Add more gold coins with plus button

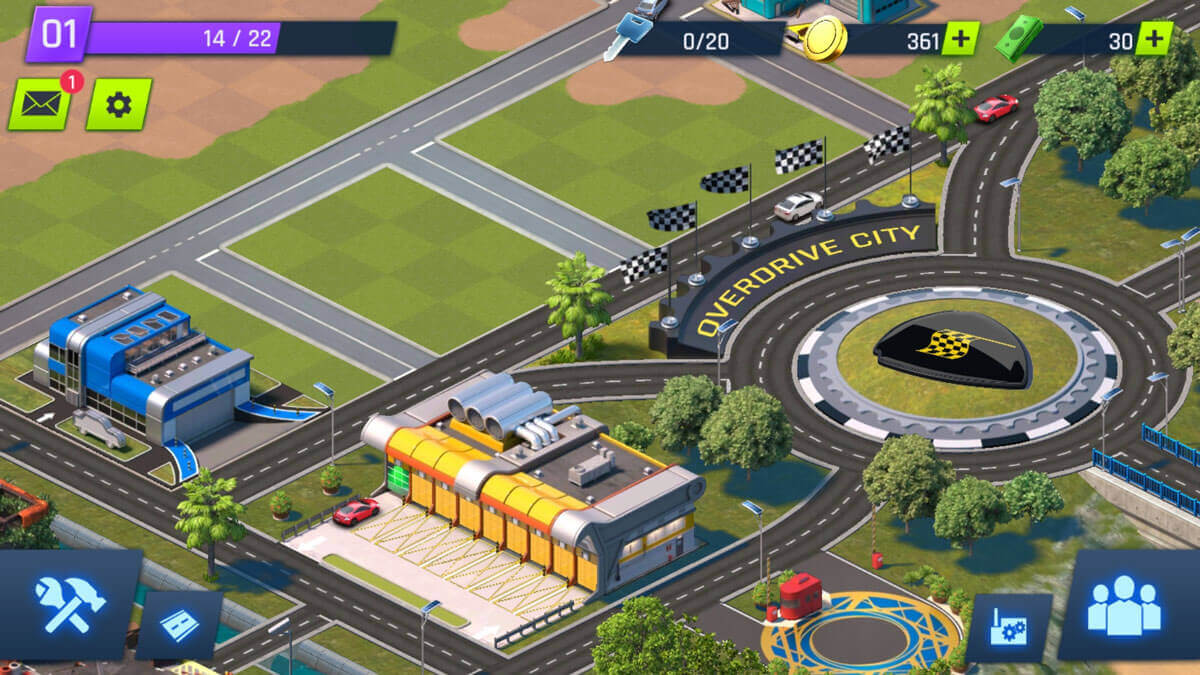pos(961,39)
